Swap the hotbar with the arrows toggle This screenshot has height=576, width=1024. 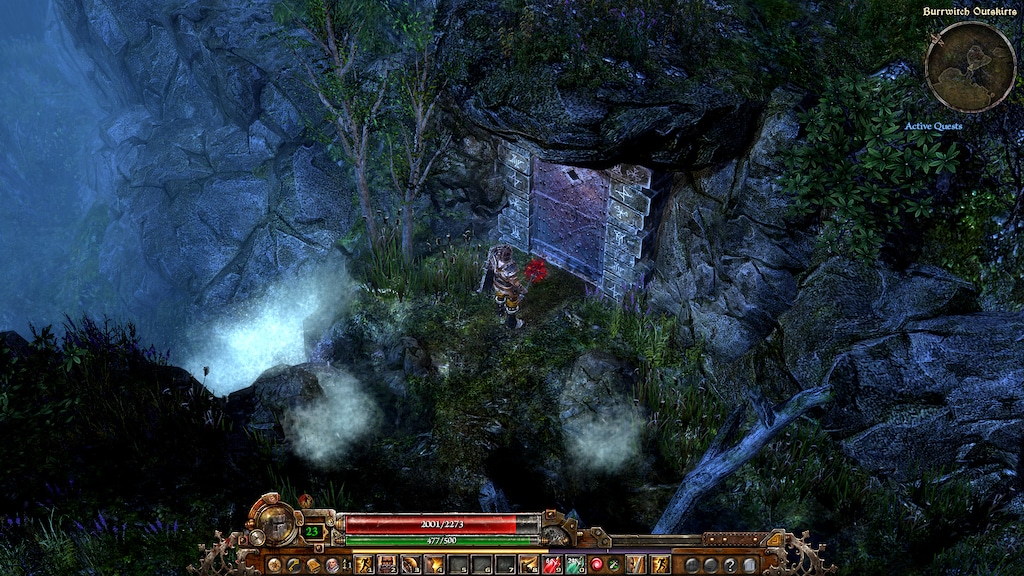point(345,565)
